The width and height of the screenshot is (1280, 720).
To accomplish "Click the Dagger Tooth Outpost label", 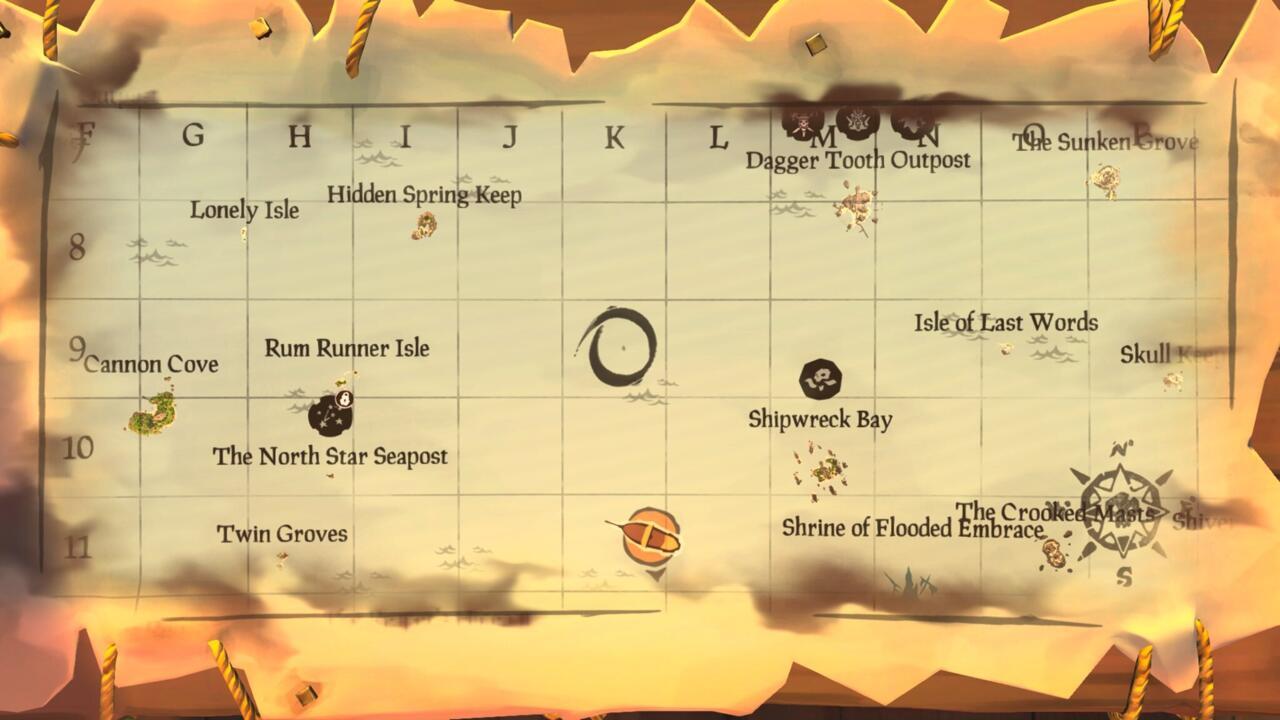I will point(858,160).
